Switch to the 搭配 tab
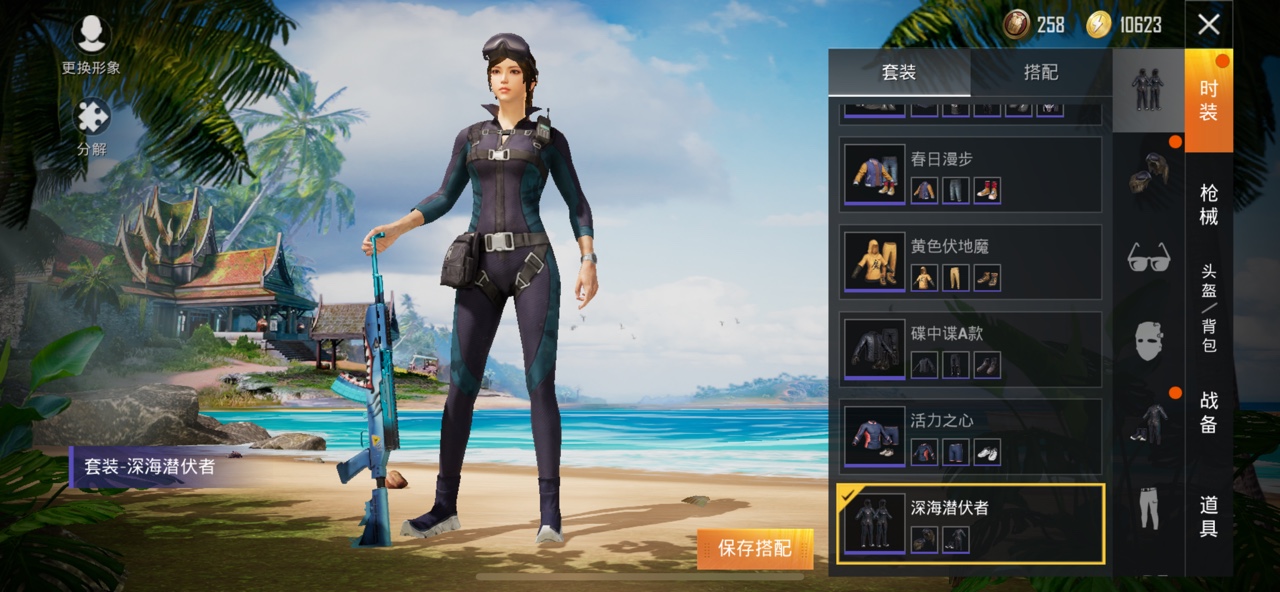 point(1040,73)
